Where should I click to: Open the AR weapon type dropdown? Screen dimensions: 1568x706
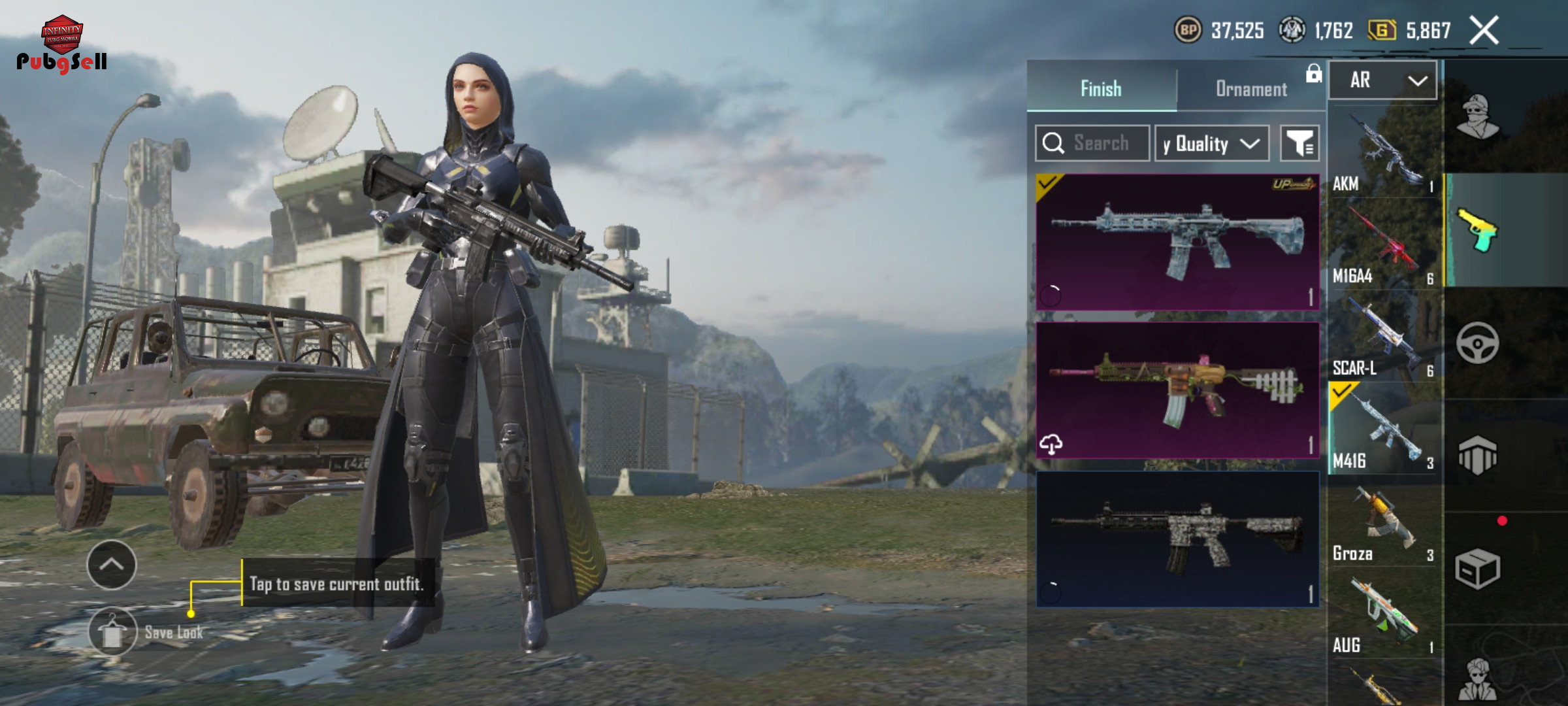pyautogui.click(x=1382, y=80)
